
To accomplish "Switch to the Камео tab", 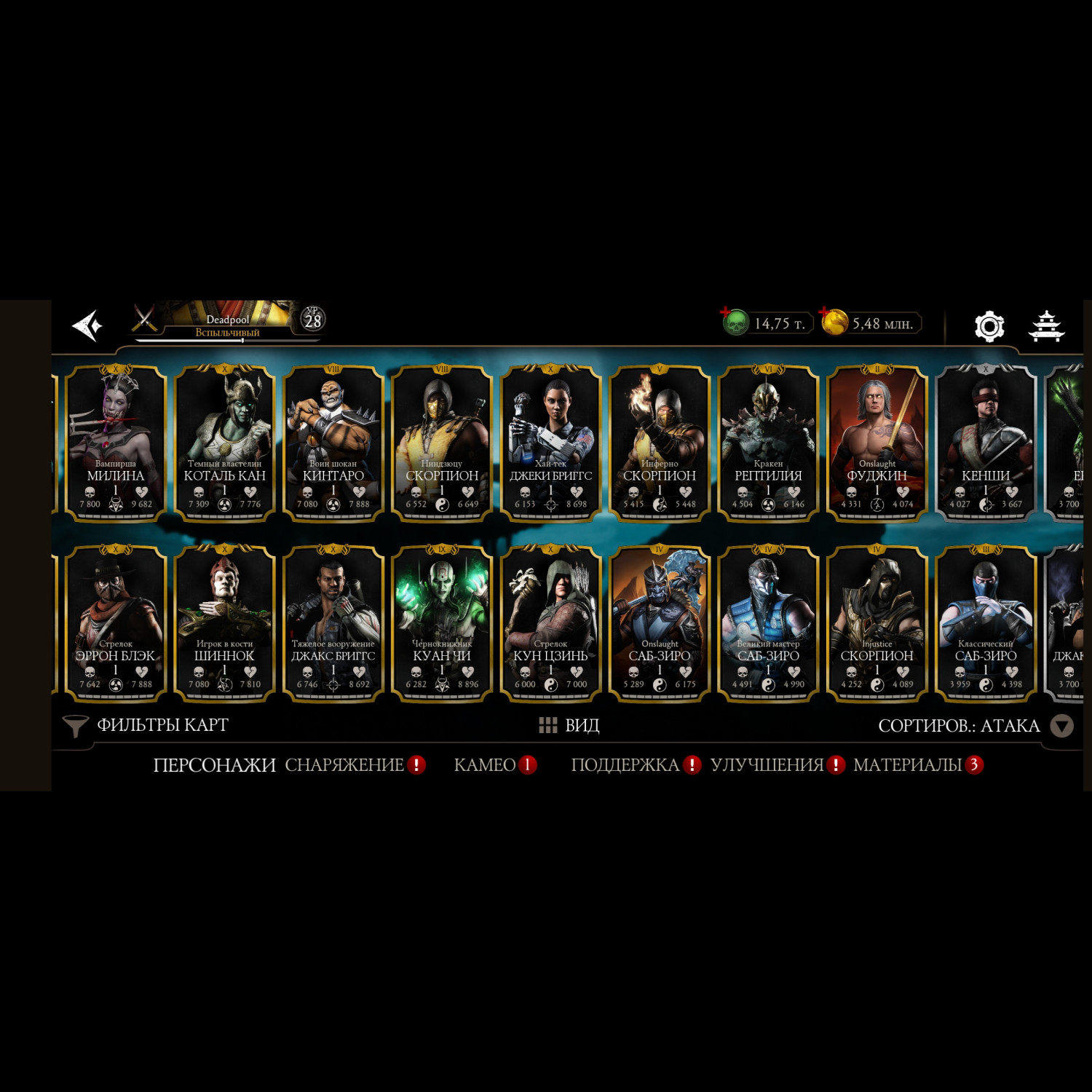I will (x=485, y=765).
